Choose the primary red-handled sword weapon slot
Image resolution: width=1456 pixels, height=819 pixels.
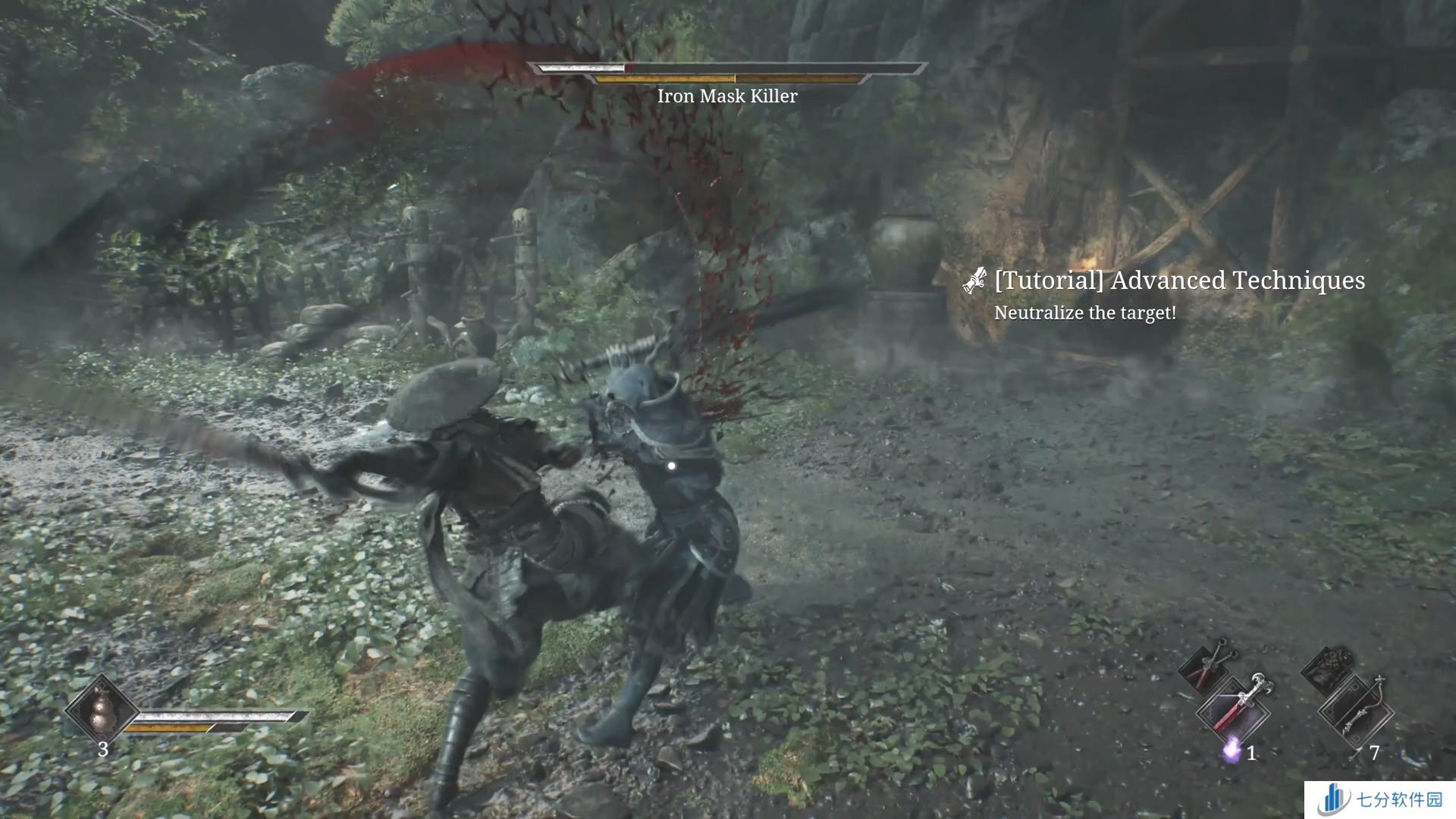(x=1234, y=711)
